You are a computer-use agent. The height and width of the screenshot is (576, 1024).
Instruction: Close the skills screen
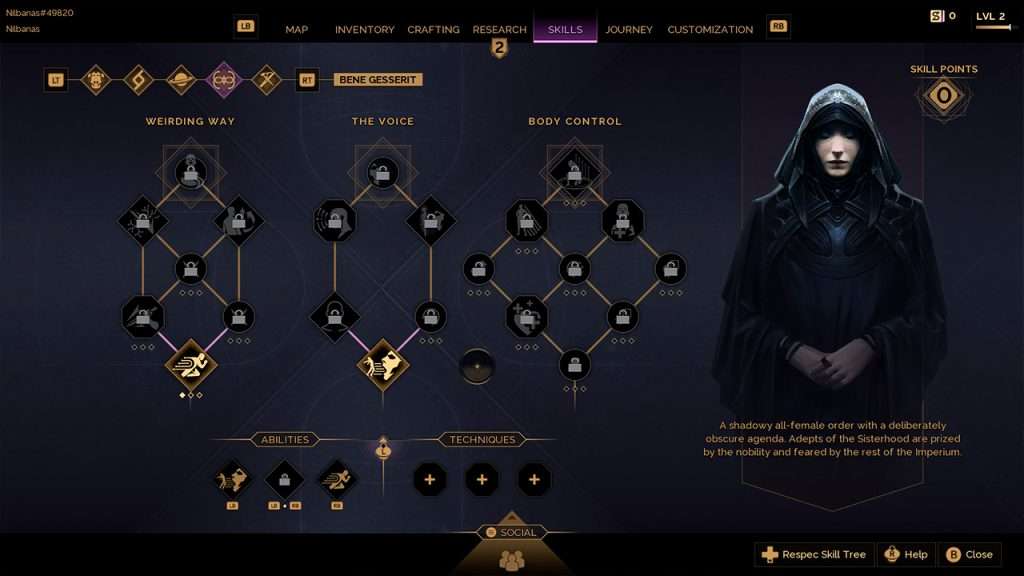[x=969, y=554]
